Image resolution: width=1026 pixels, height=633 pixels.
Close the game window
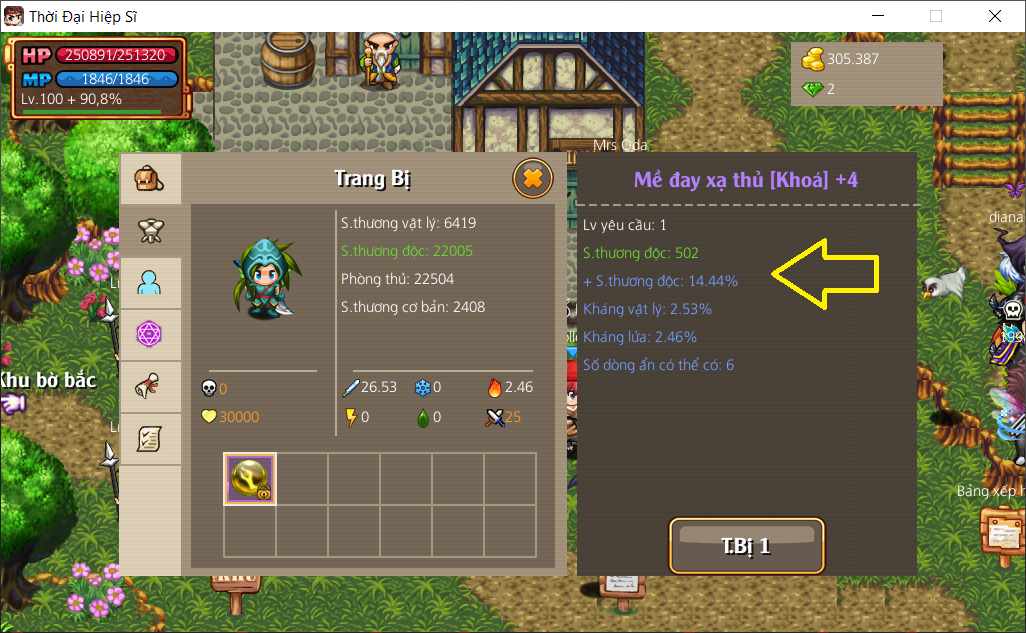coord(994,16)
